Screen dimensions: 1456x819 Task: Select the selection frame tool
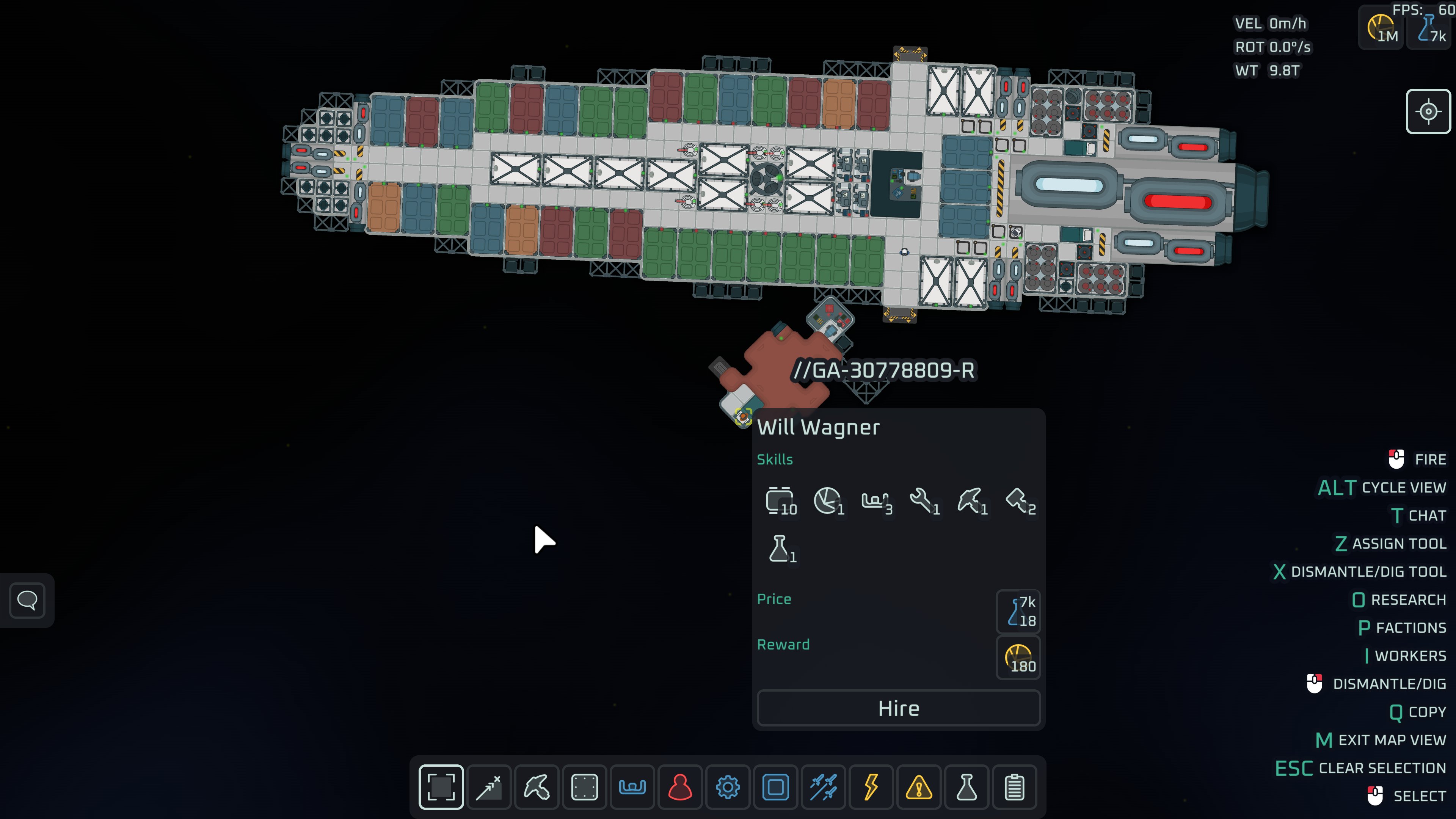pos(441,787)
